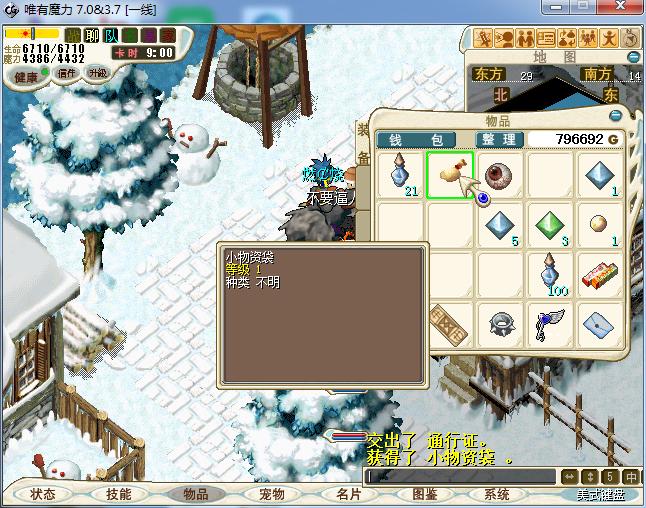Open the 技能 skills menu

[x=119, y=494]
